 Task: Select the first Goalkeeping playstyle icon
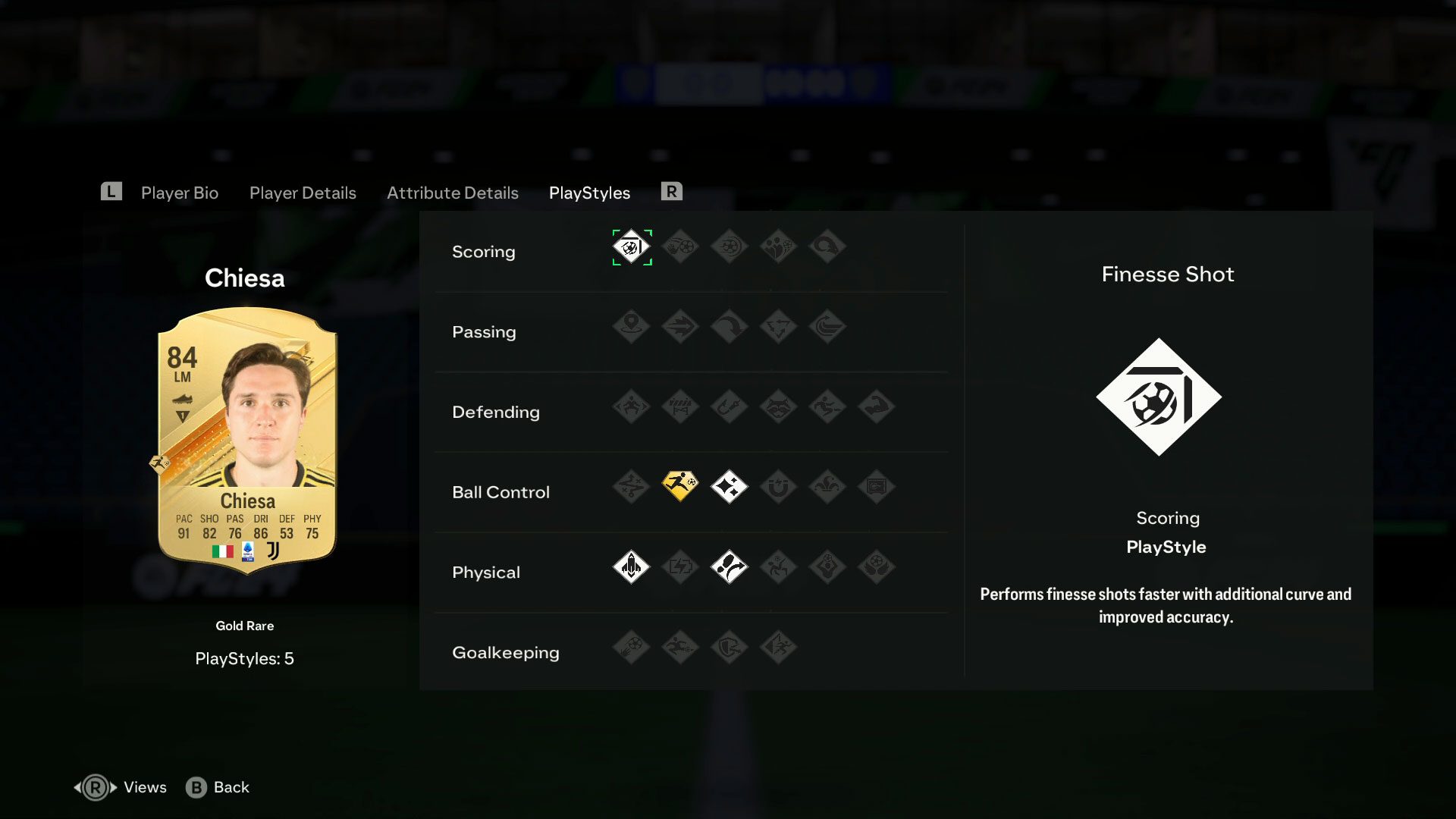click(x=632, y=648)
